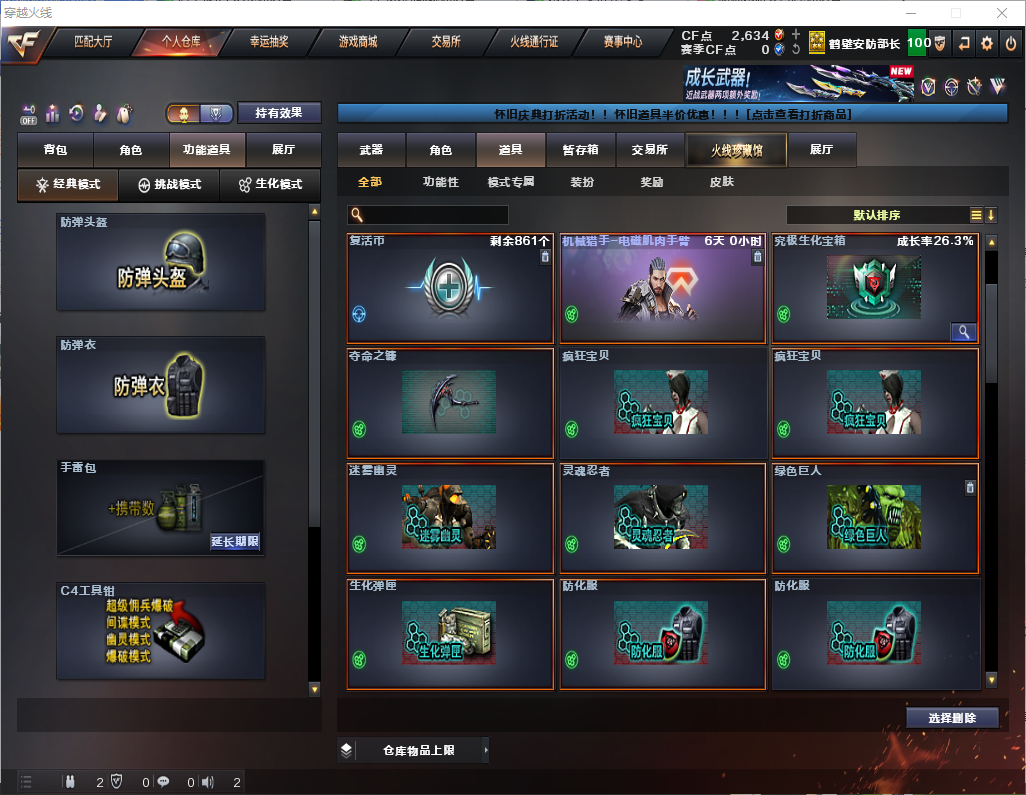Switch to the 背包 backpack tab

click(55, 150)
